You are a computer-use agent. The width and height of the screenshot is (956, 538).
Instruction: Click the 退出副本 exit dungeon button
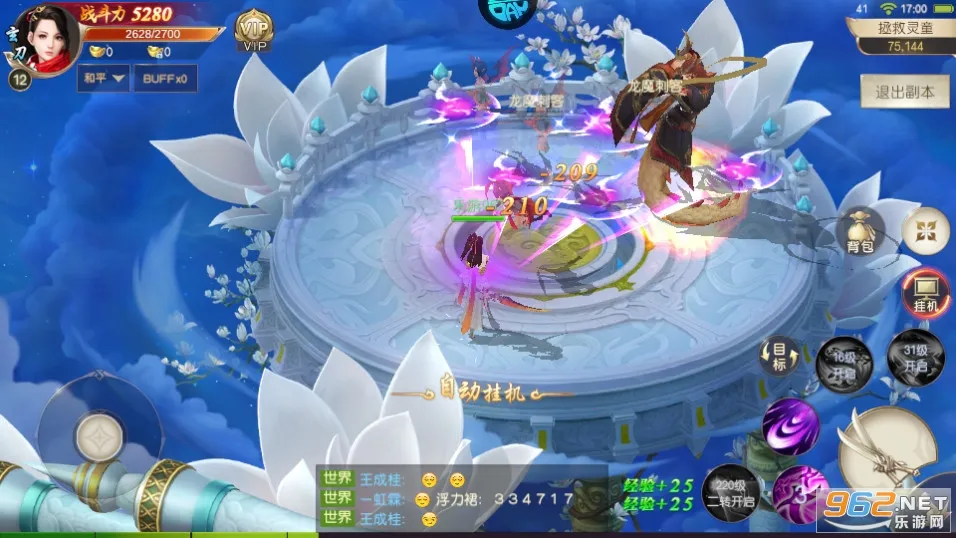click(905, 91)
